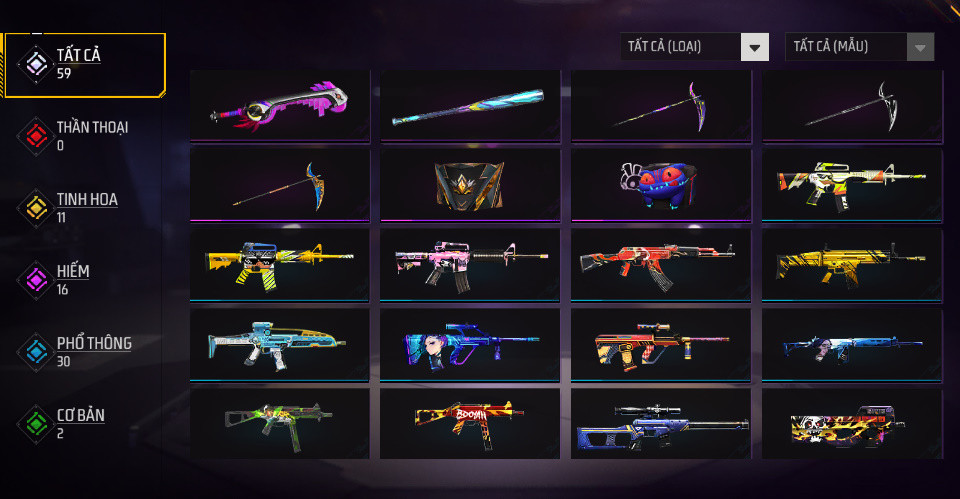
Task: Choose the blue scoped sniper rifle skin
Action: pos(661,423)
